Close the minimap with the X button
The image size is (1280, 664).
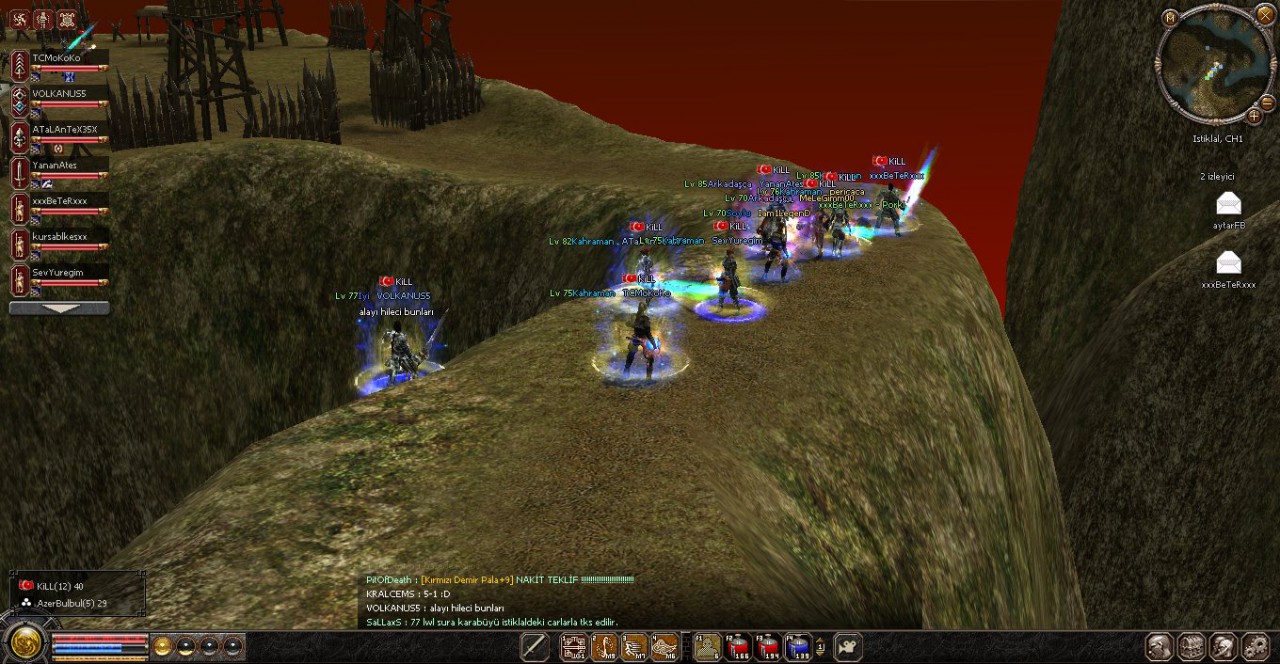tap(1264, 15)
